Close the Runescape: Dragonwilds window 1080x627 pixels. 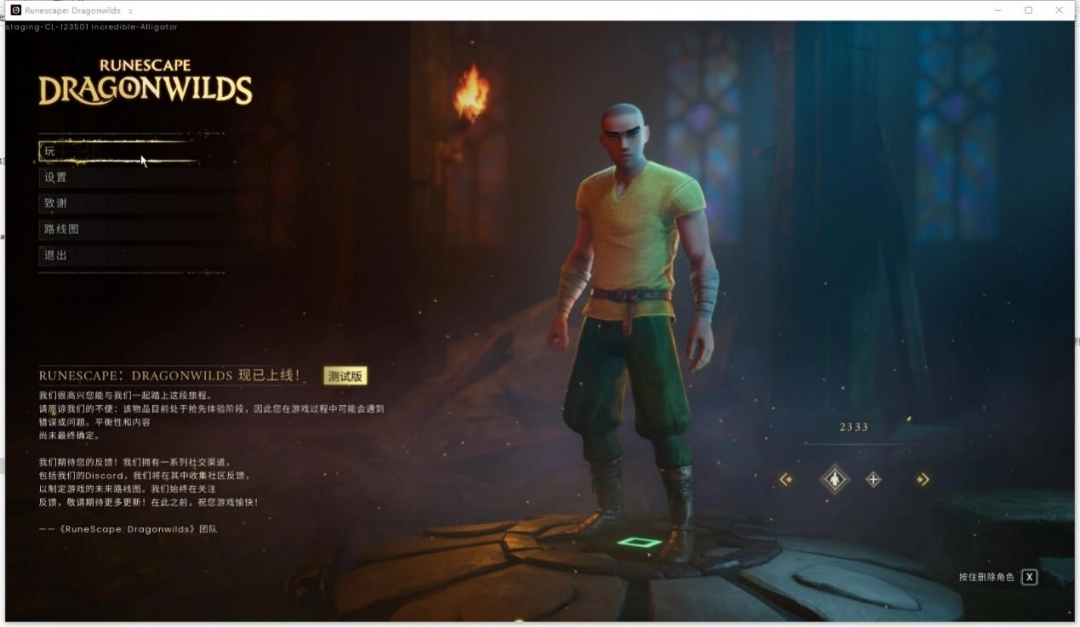(1059, 10)
